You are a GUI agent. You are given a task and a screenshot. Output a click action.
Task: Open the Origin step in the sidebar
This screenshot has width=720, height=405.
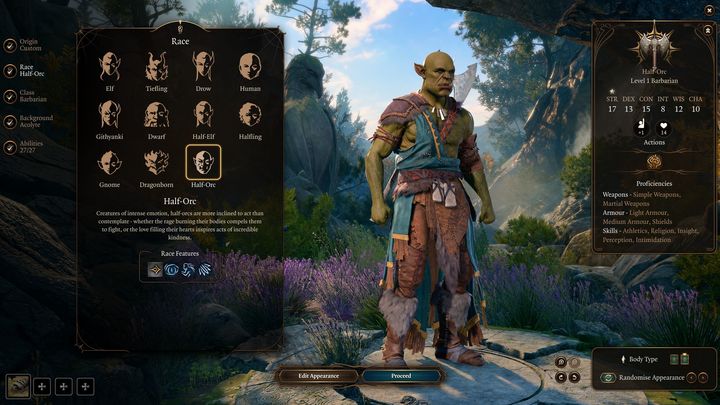point(30,45)
